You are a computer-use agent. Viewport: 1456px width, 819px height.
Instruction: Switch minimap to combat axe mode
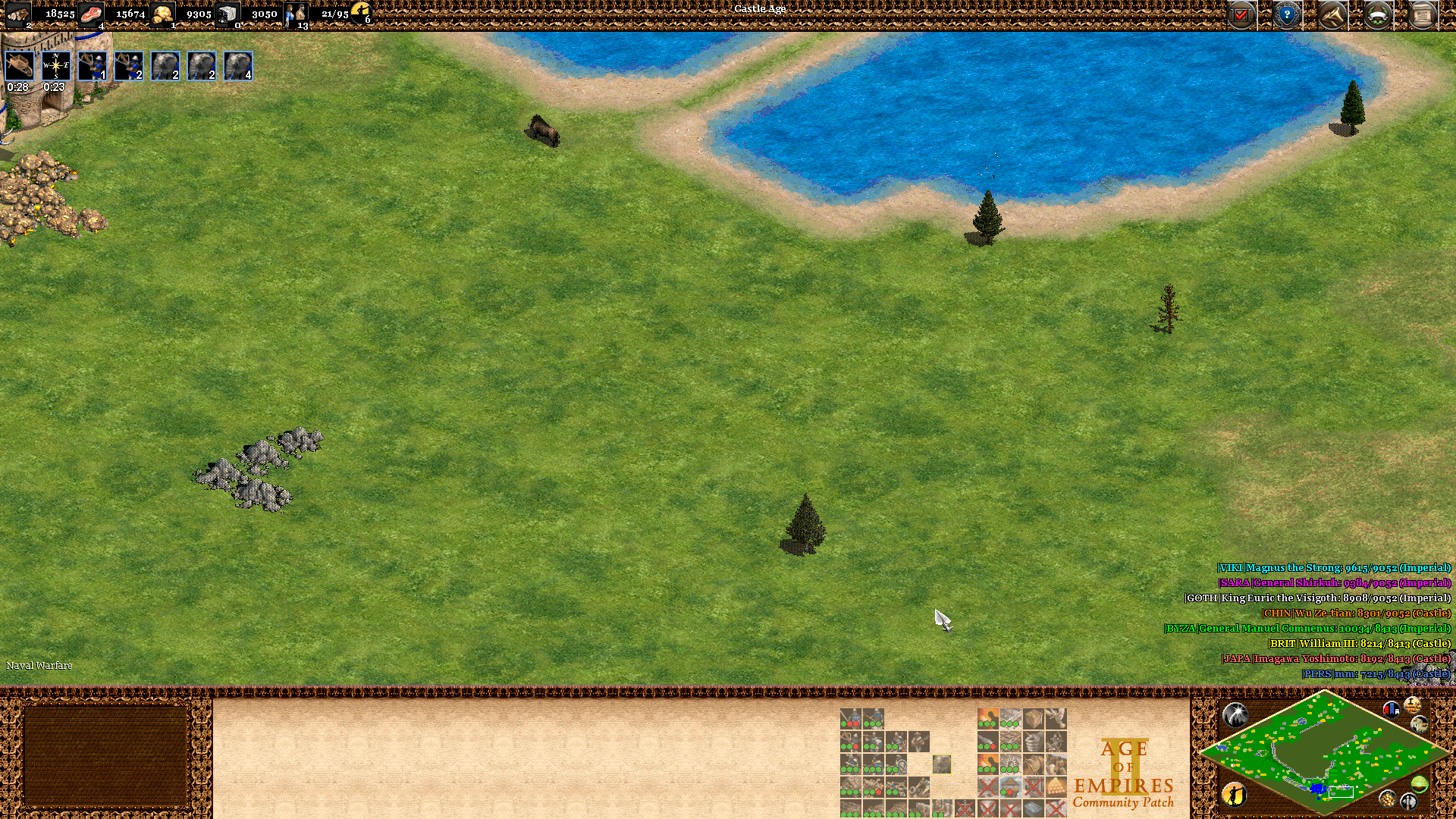[1409, 801]
